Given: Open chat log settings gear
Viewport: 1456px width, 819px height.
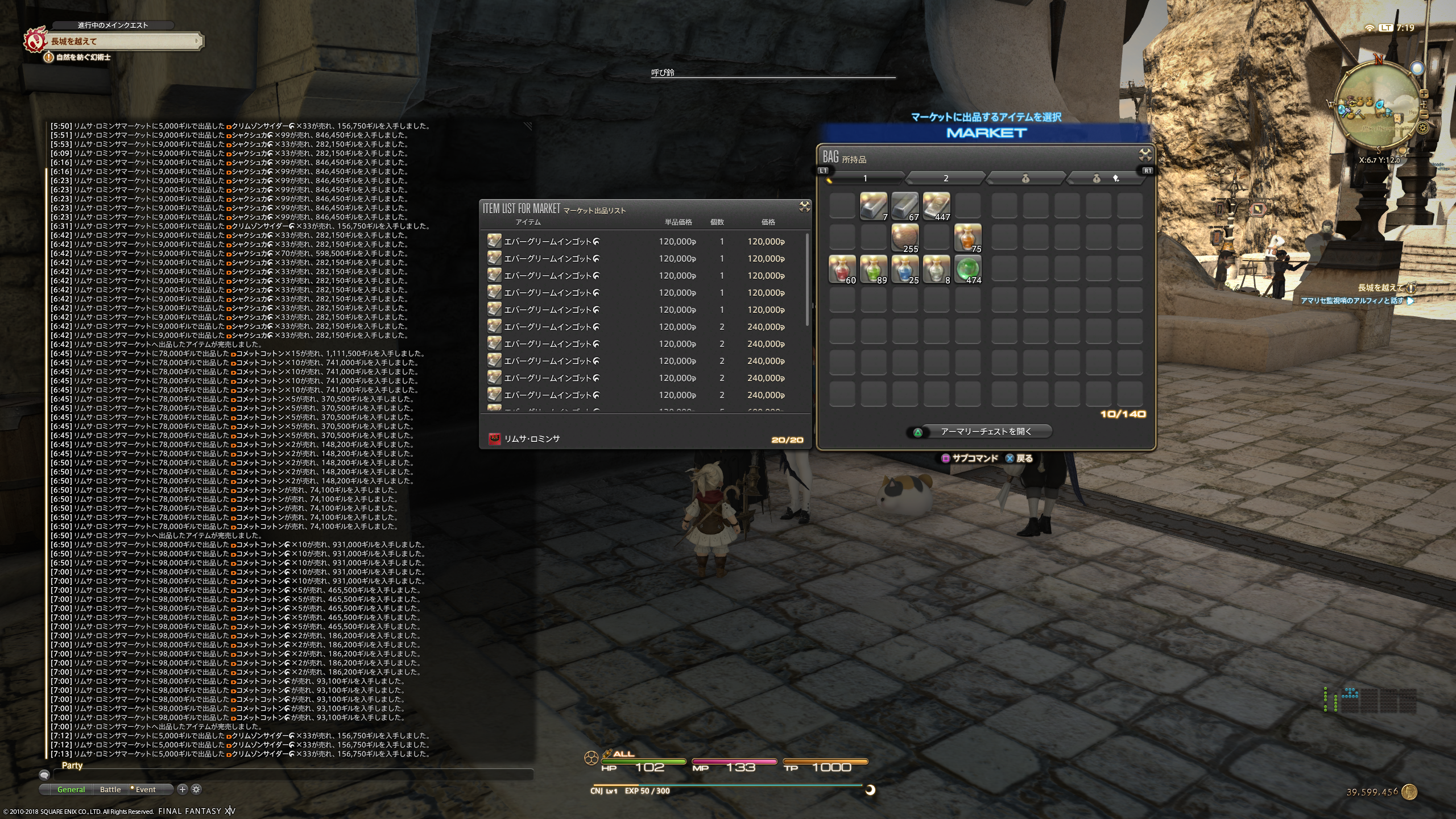Looking at the screenshot, I should pos(196,789).
